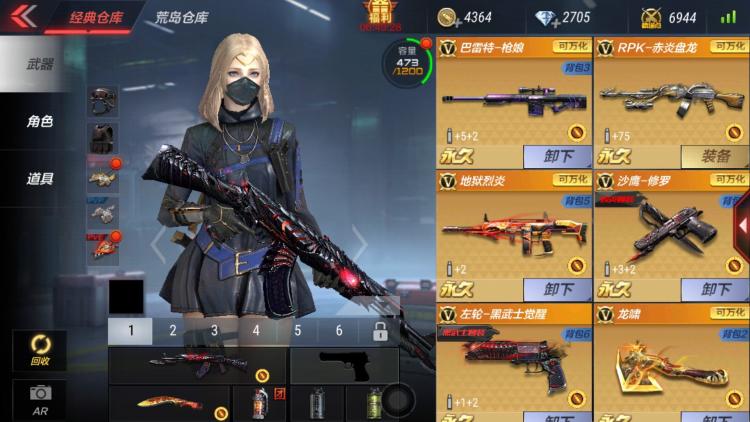The height and width of the screenshot is (422, 750).
Task: Open the 角色 category
Action: coord(40,122)
